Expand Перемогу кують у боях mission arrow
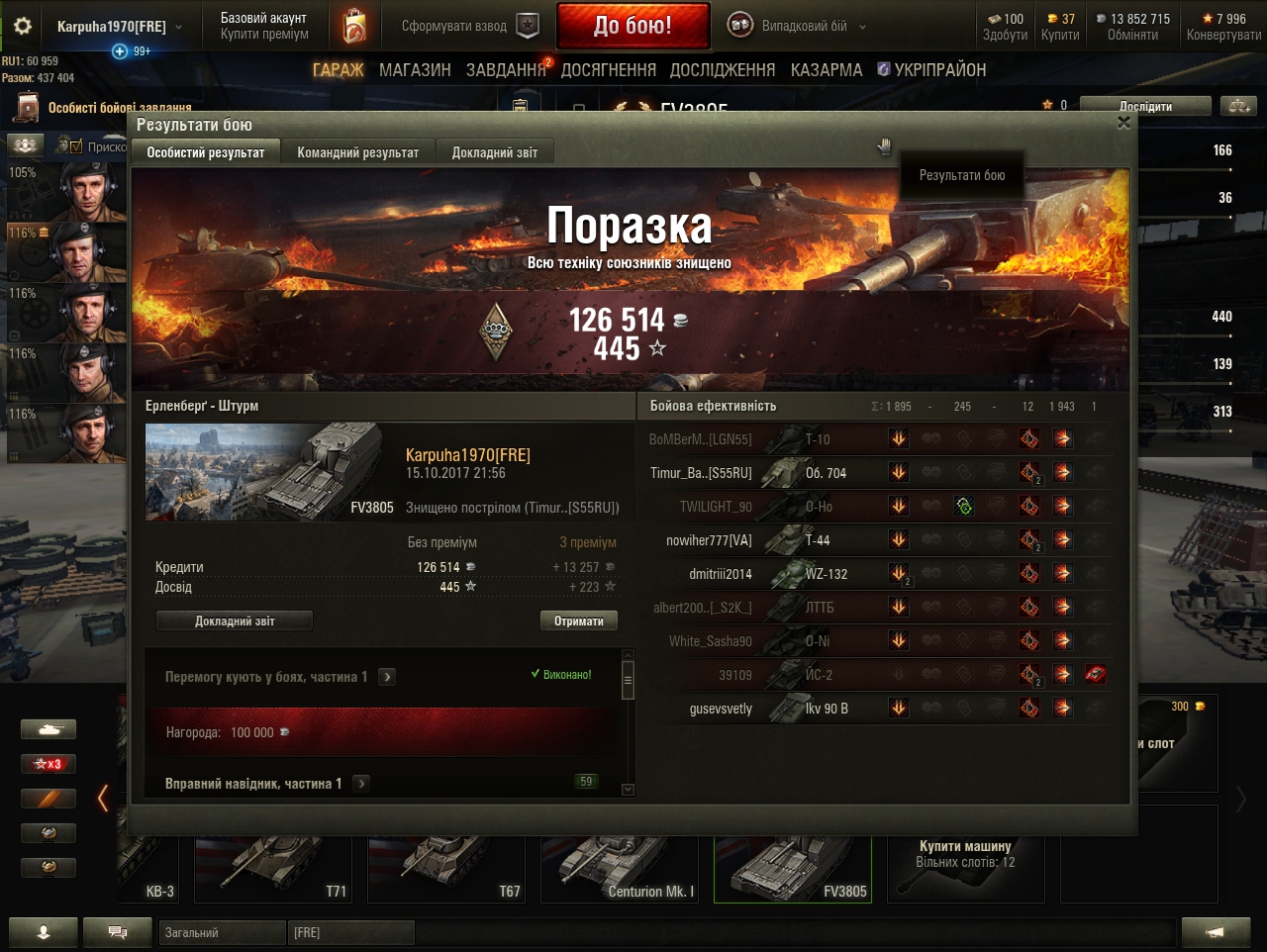Screen dimensions: 1267x952 pos(387,677)
